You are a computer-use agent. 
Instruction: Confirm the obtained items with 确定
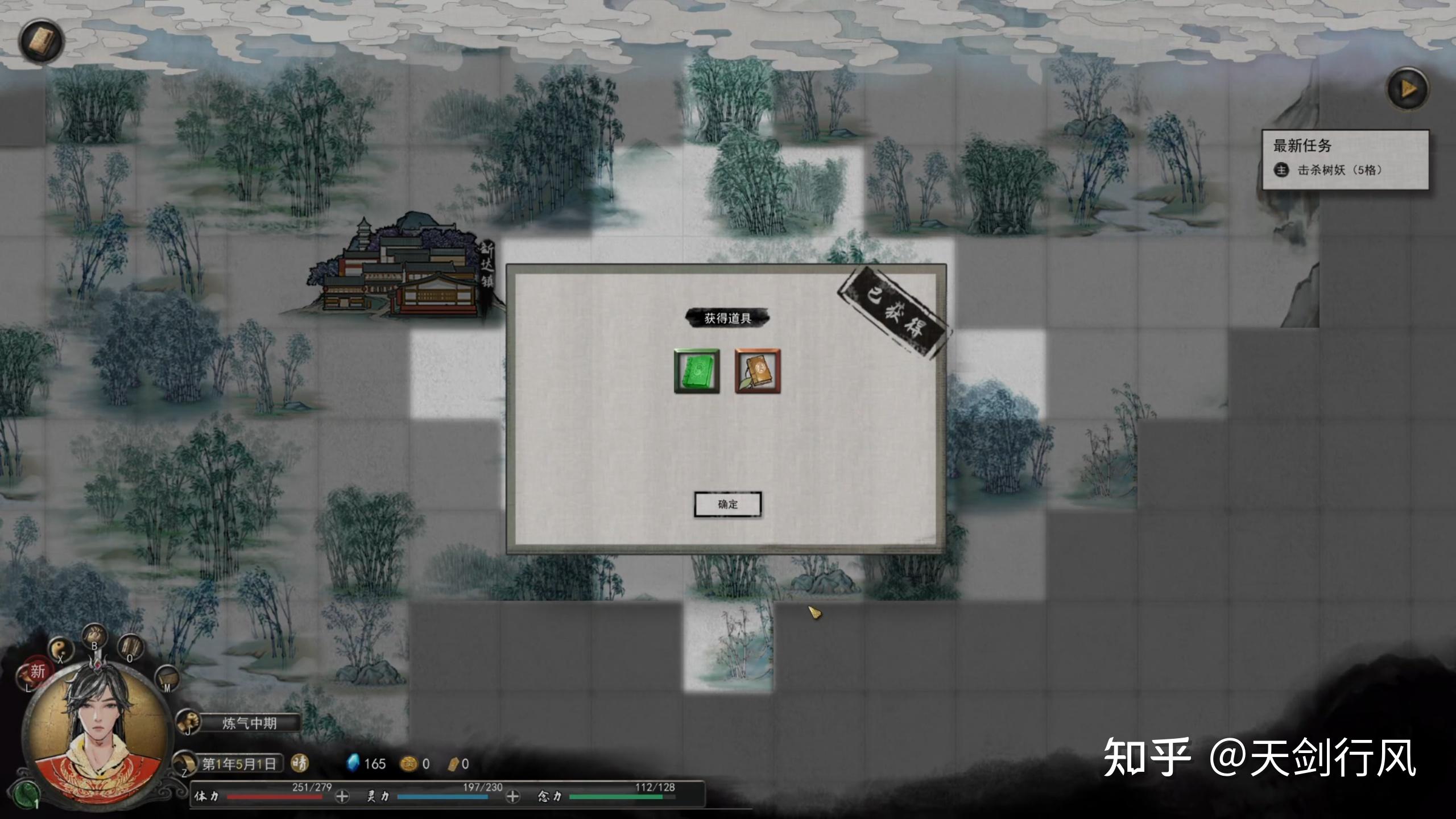tap(727, 504)
